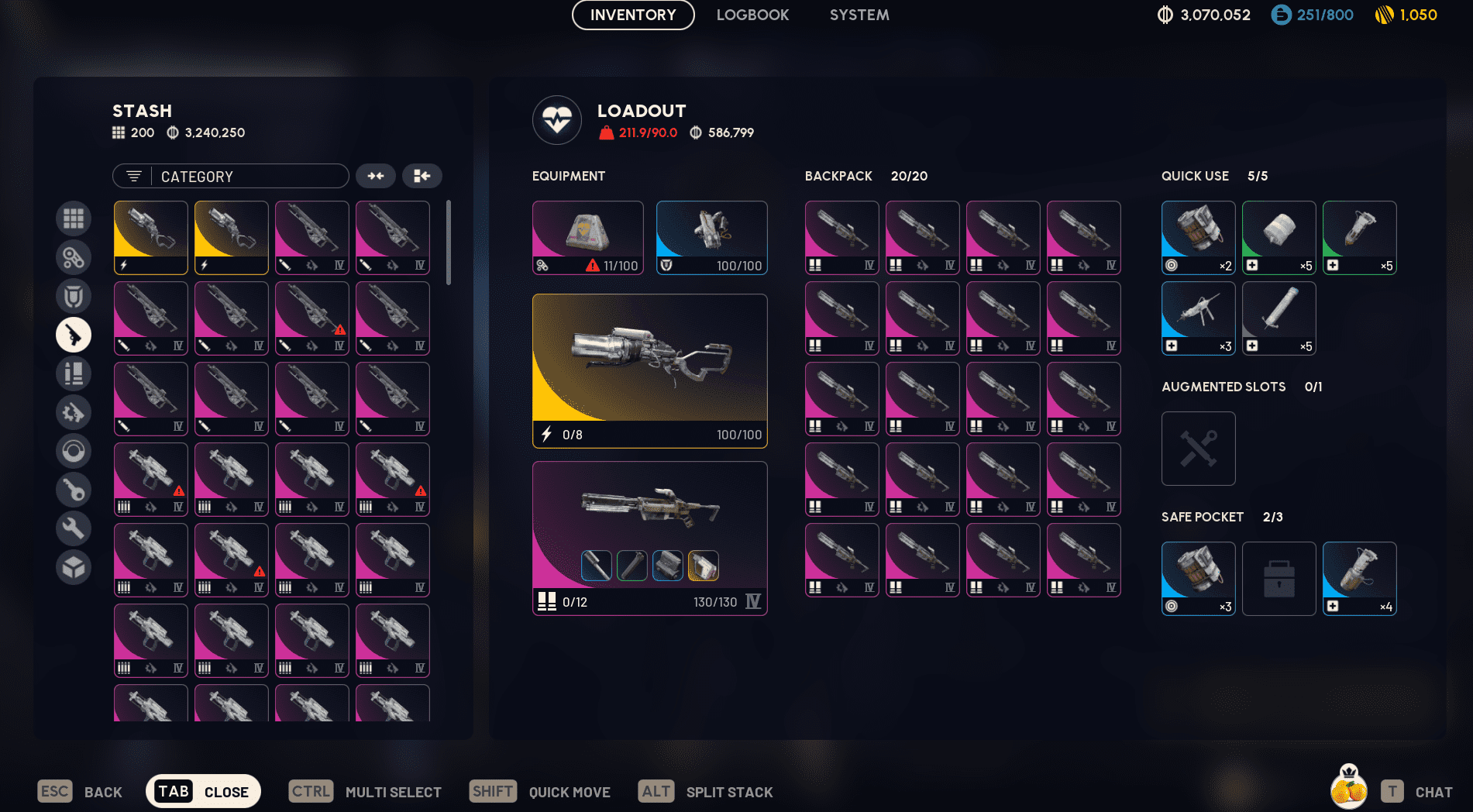Open the CATEGORY filter dropdown
The image size is (1473, 812).
coord(230,176)
